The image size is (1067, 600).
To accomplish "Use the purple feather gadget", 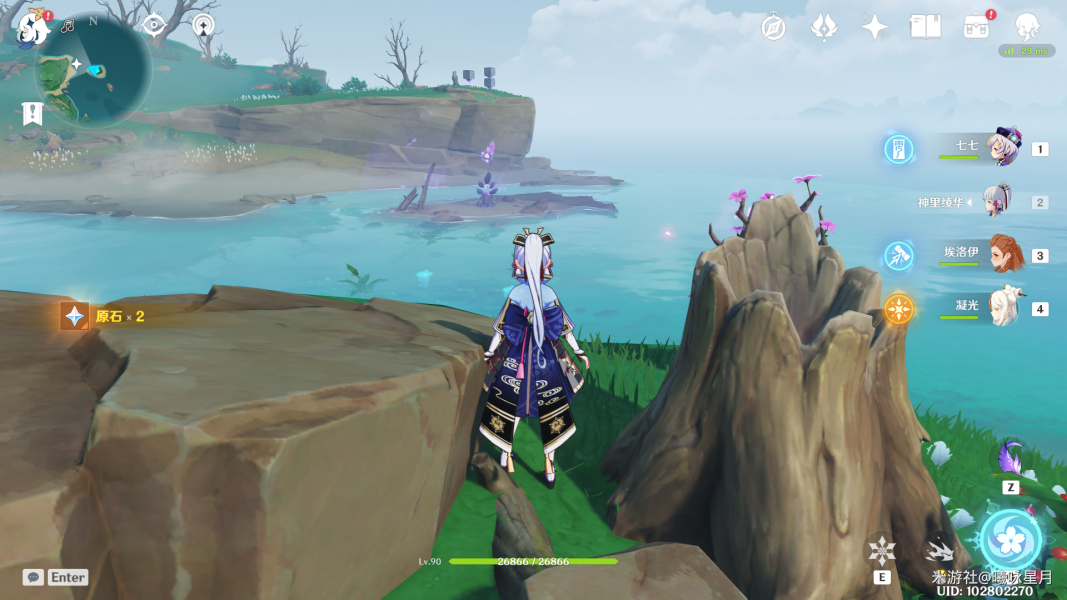I will click(1011, 459).
